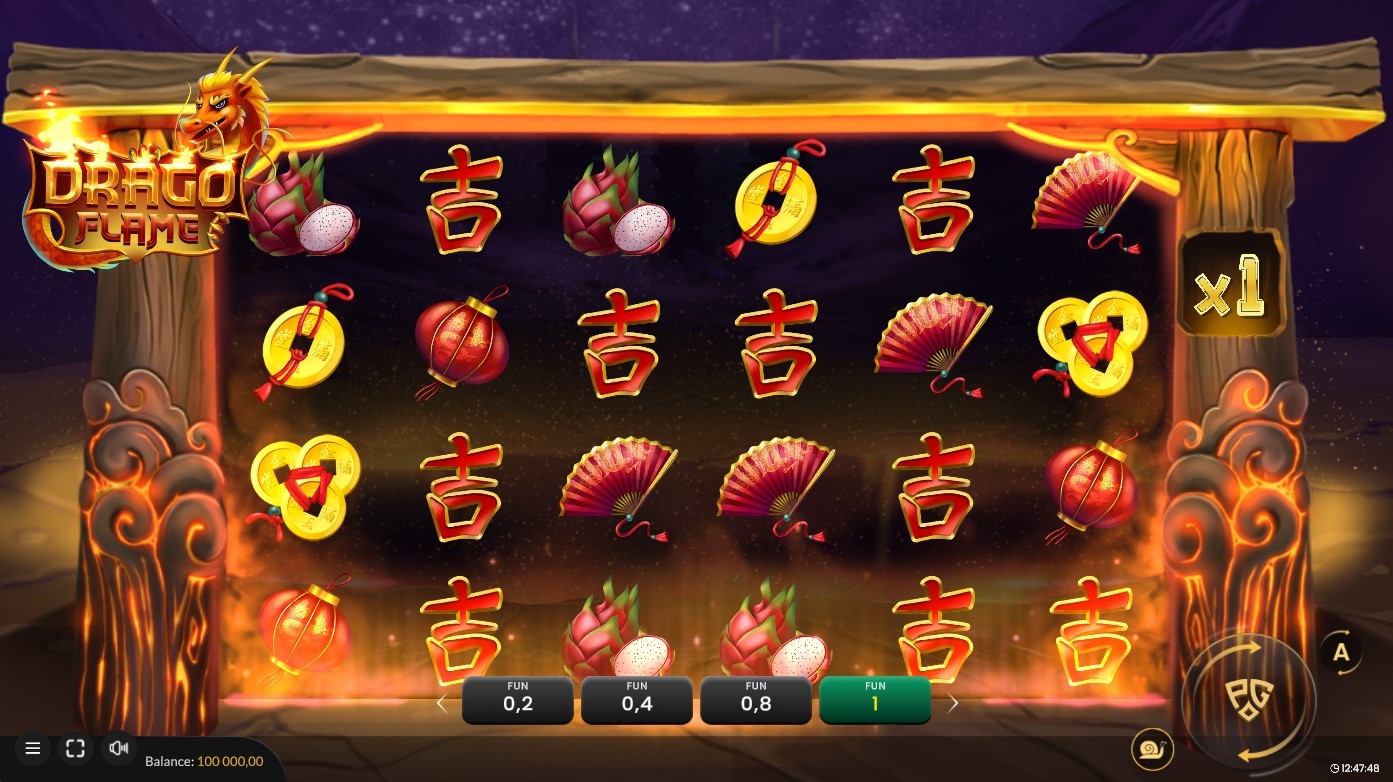The width and height of the screenshot is (1393, 782).
Task: Show higher bet values with right arrow
Action: click(953, 703)
